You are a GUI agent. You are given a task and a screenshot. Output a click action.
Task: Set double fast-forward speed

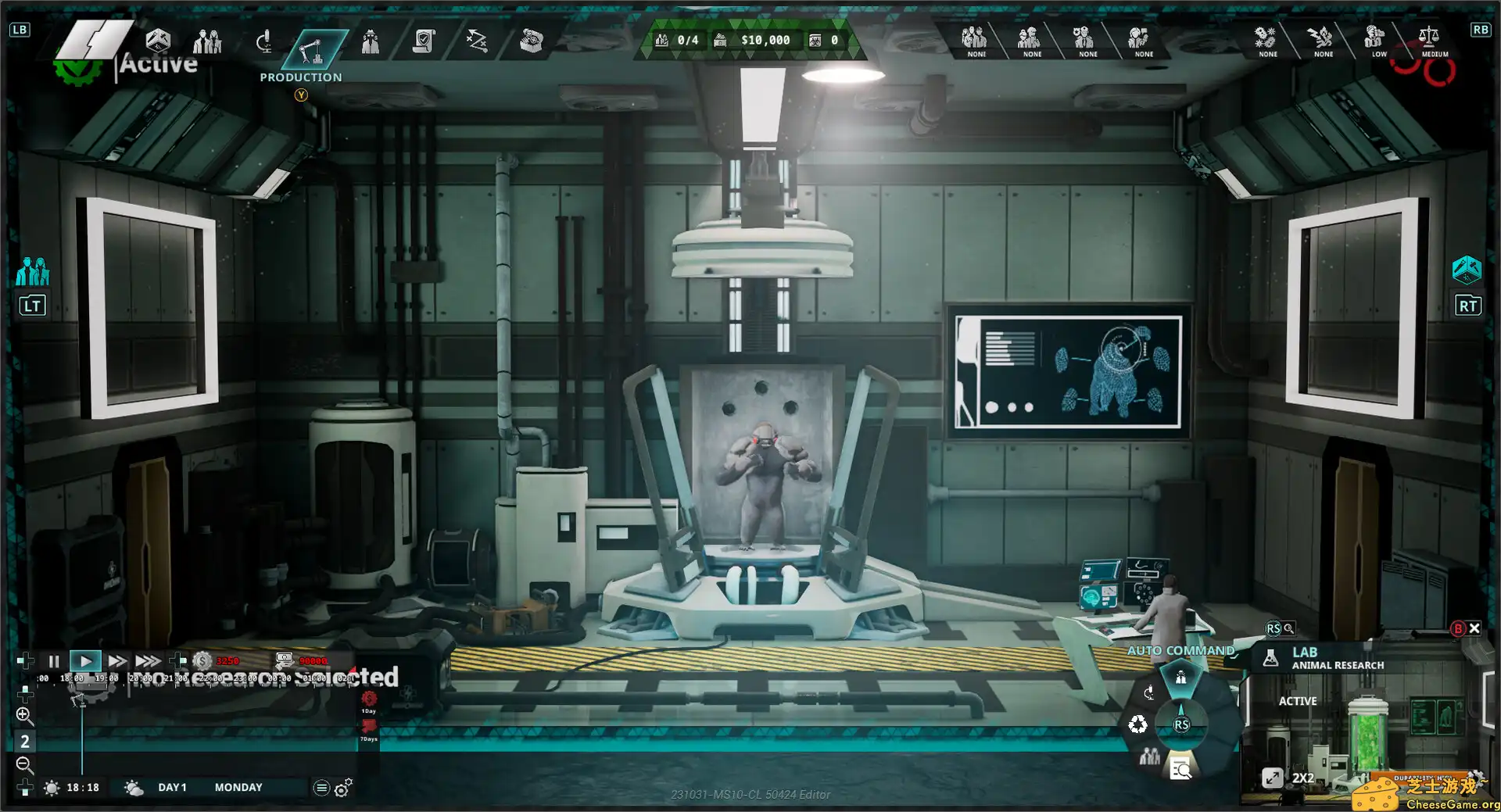(117, 661)
